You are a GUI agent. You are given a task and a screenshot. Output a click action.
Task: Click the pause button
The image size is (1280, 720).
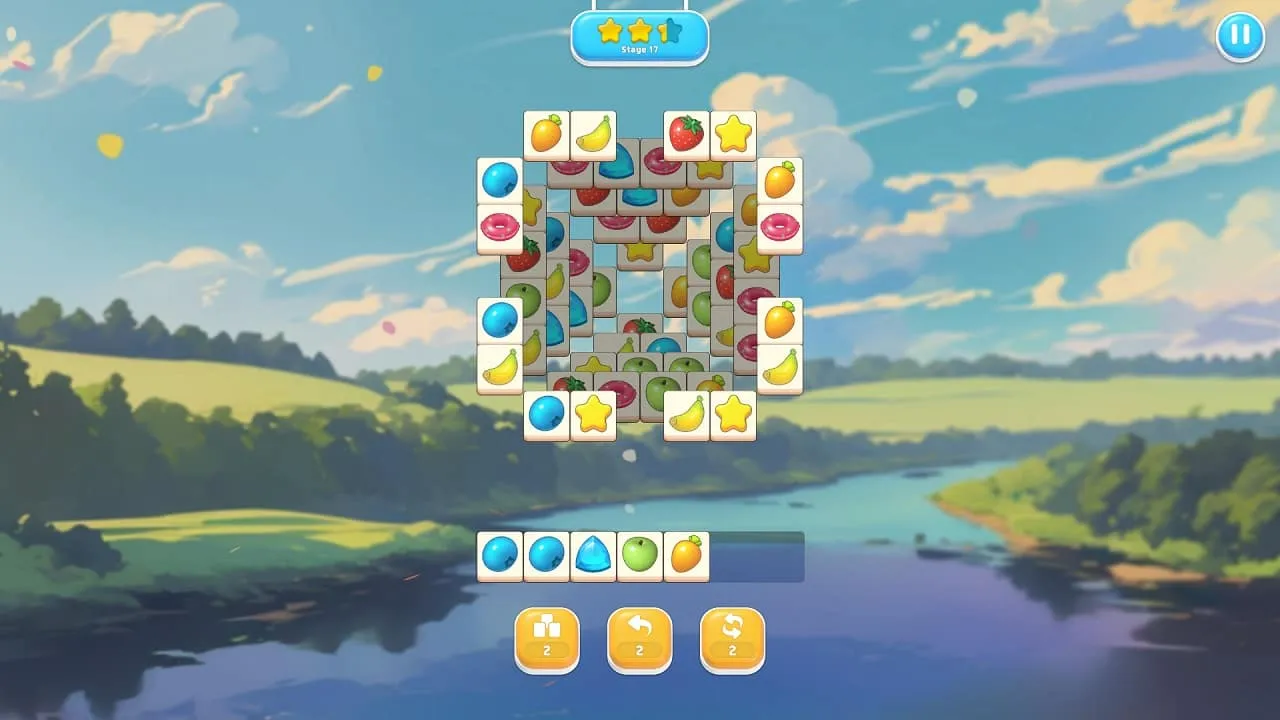pyautogui.click(x=1240, y=37)
